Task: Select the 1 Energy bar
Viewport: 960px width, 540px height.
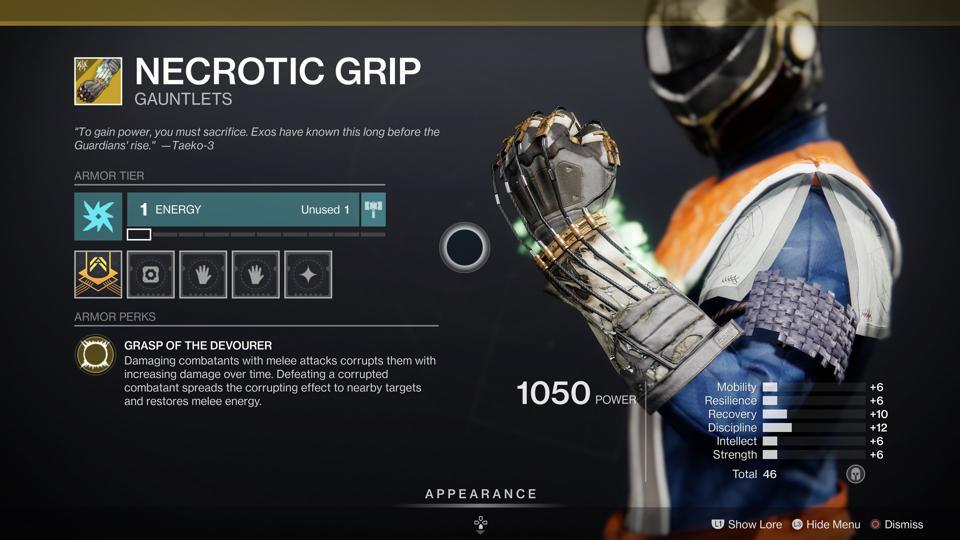Action: point(242,210)
